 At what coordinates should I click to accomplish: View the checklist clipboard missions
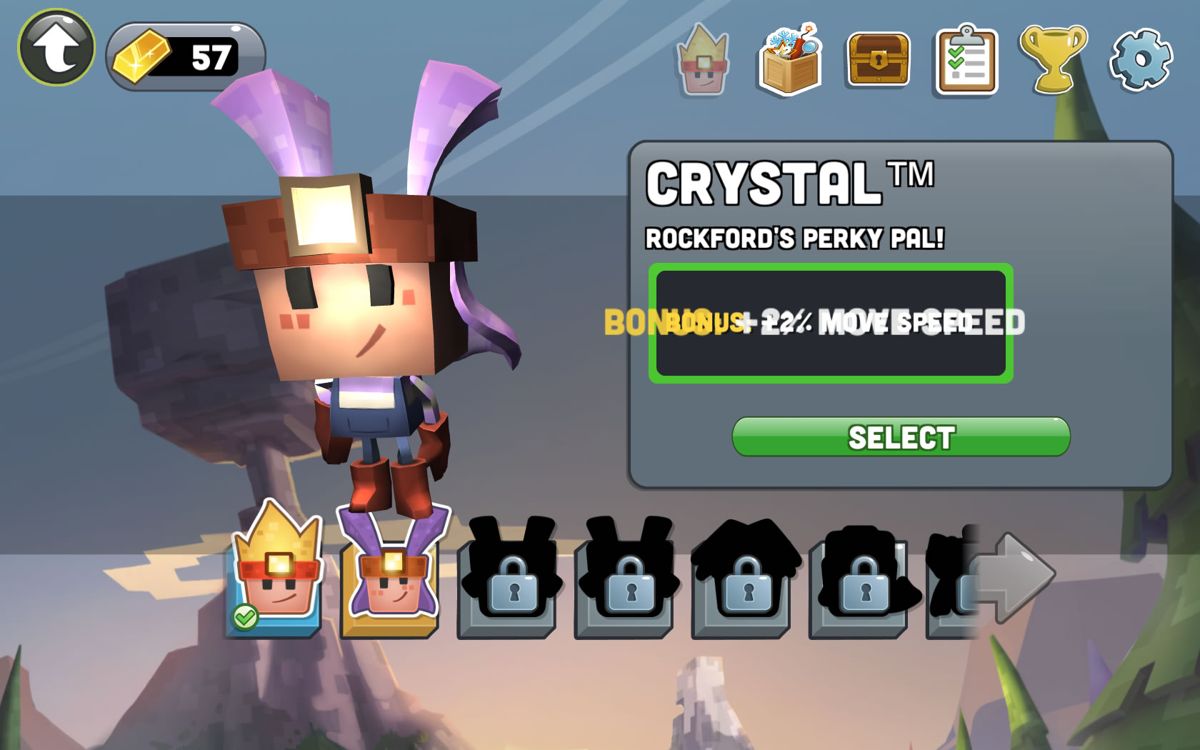(965, 60)
